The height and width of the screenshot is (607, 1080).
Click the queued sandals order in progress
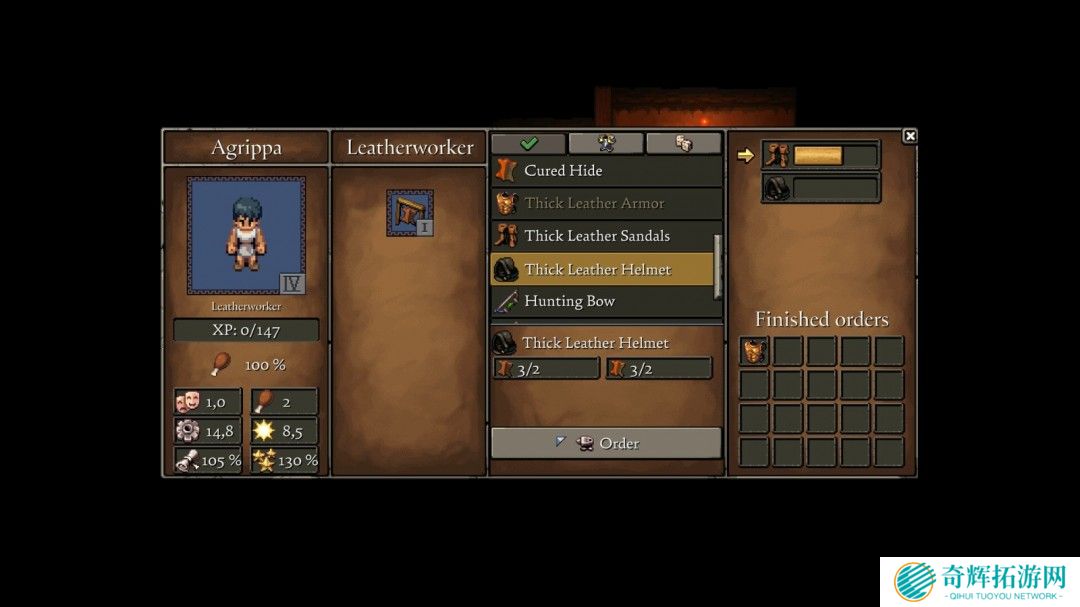821,155
